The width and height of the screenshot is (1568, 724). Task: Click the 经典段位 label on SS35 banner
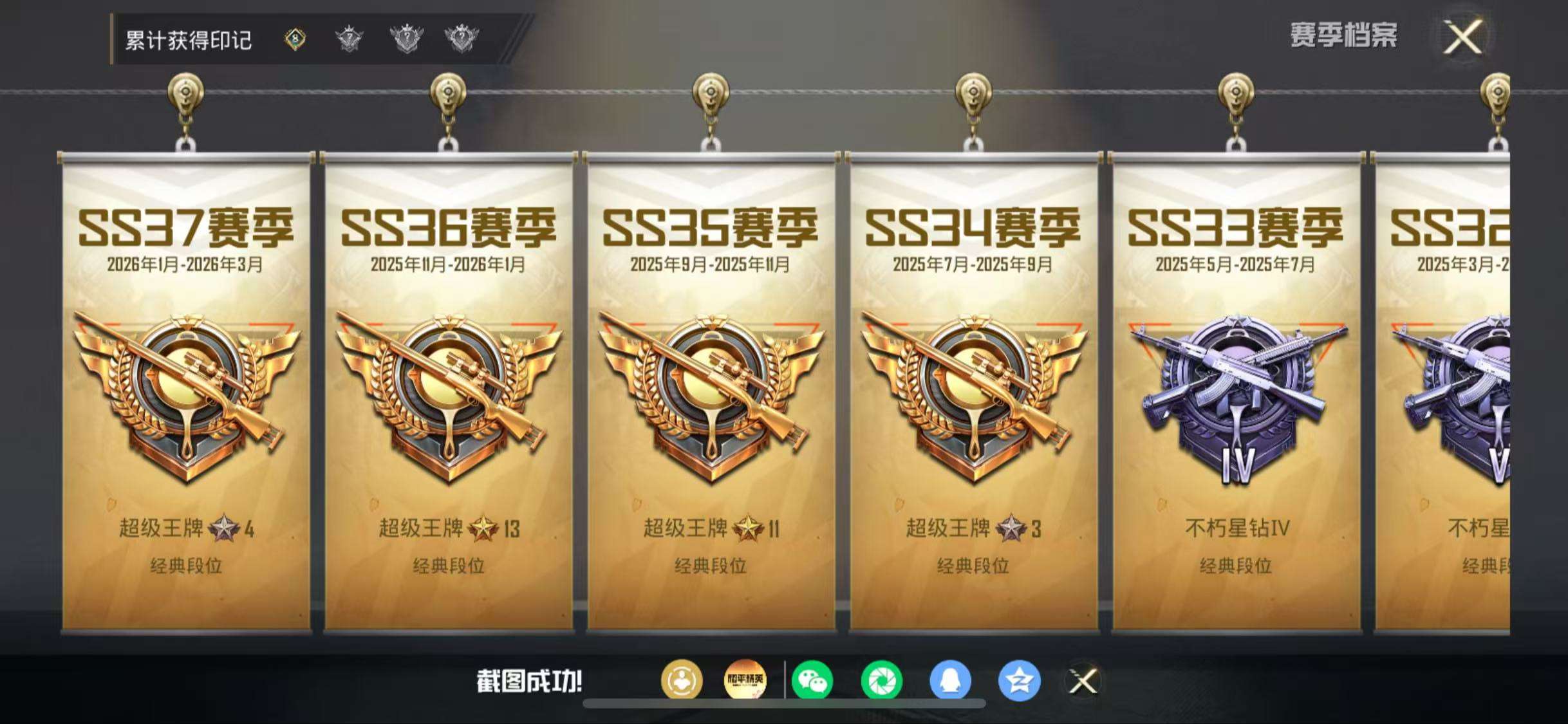point(711,567)
